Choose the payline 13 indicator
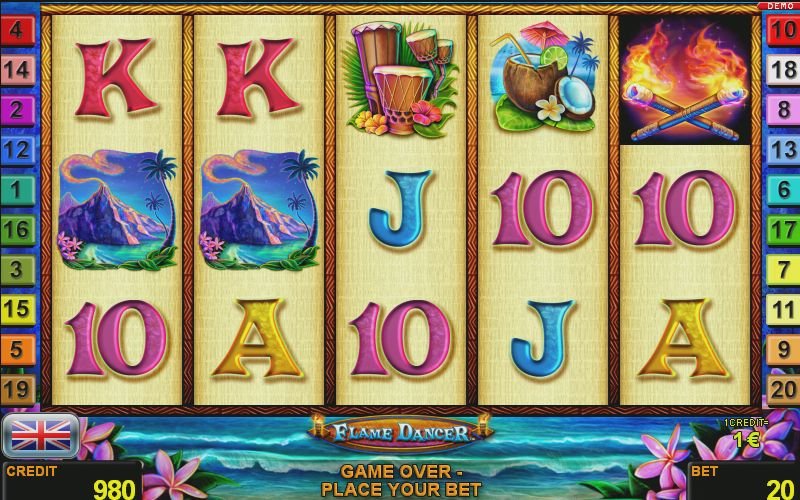The width and height of the screenshot is (800, 500). click(x=782, y=149)
